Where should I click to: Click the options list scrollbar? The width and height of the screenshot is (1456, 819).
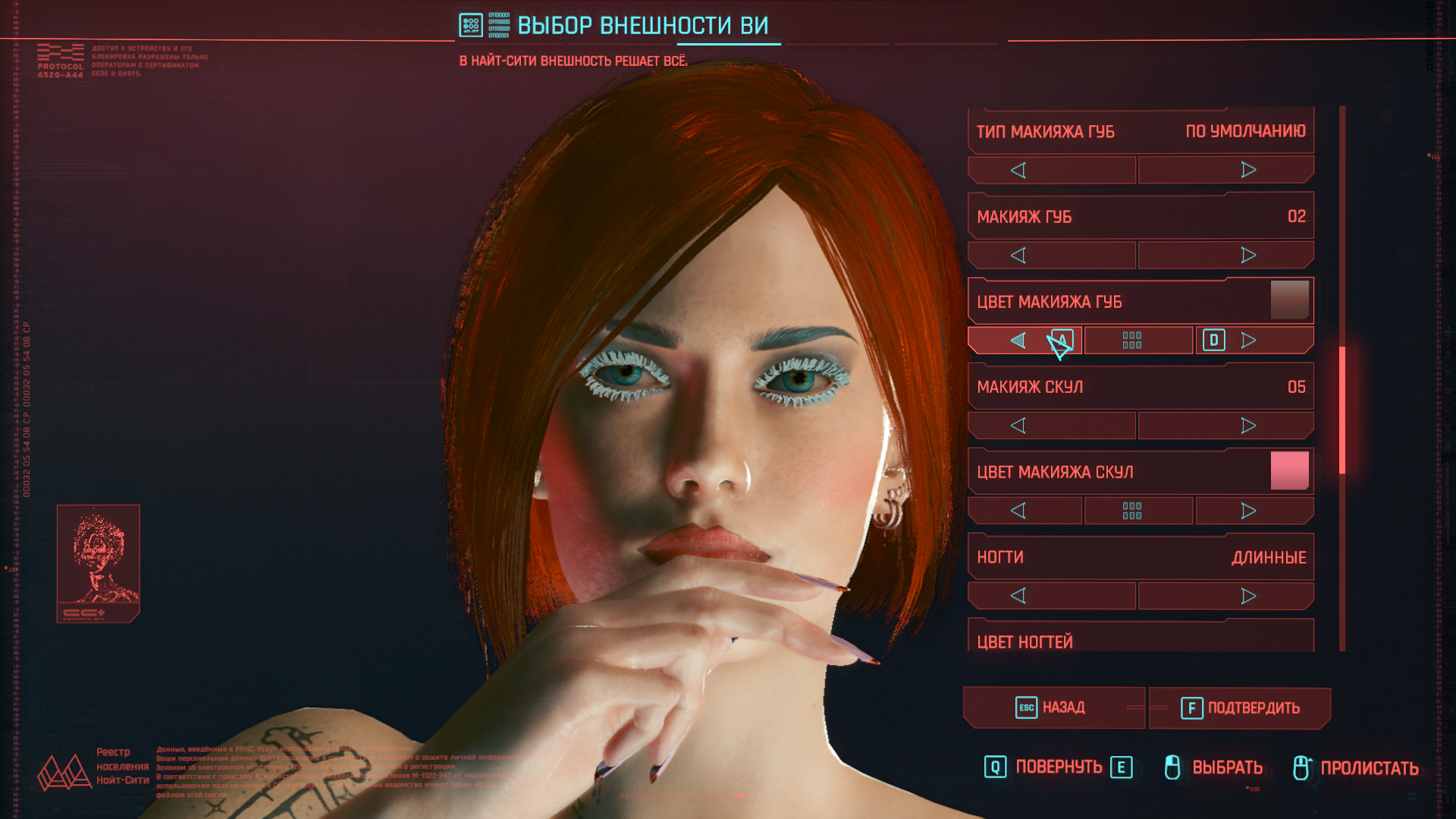point(1342,409)
